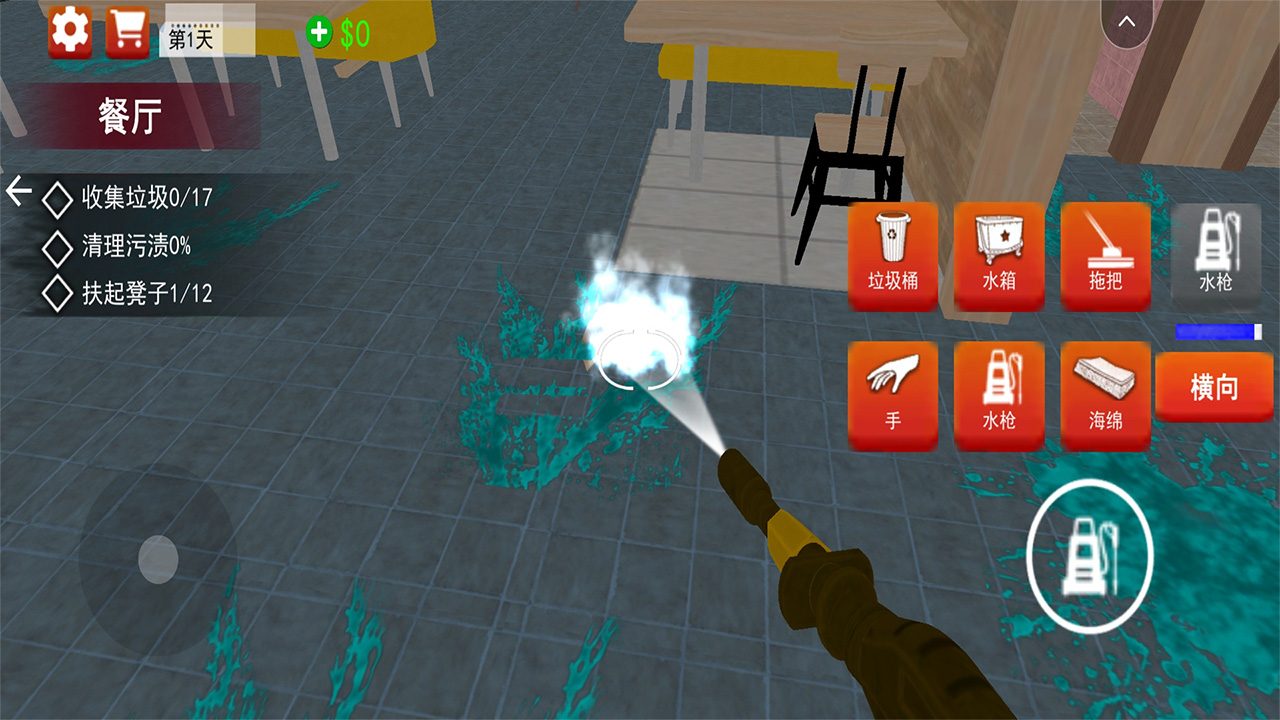Select the 扶起凳子 stool objective
Image resolution: width=1280 pixels, height=720 pixels.
pyautogui.click(x=146, y=294)
